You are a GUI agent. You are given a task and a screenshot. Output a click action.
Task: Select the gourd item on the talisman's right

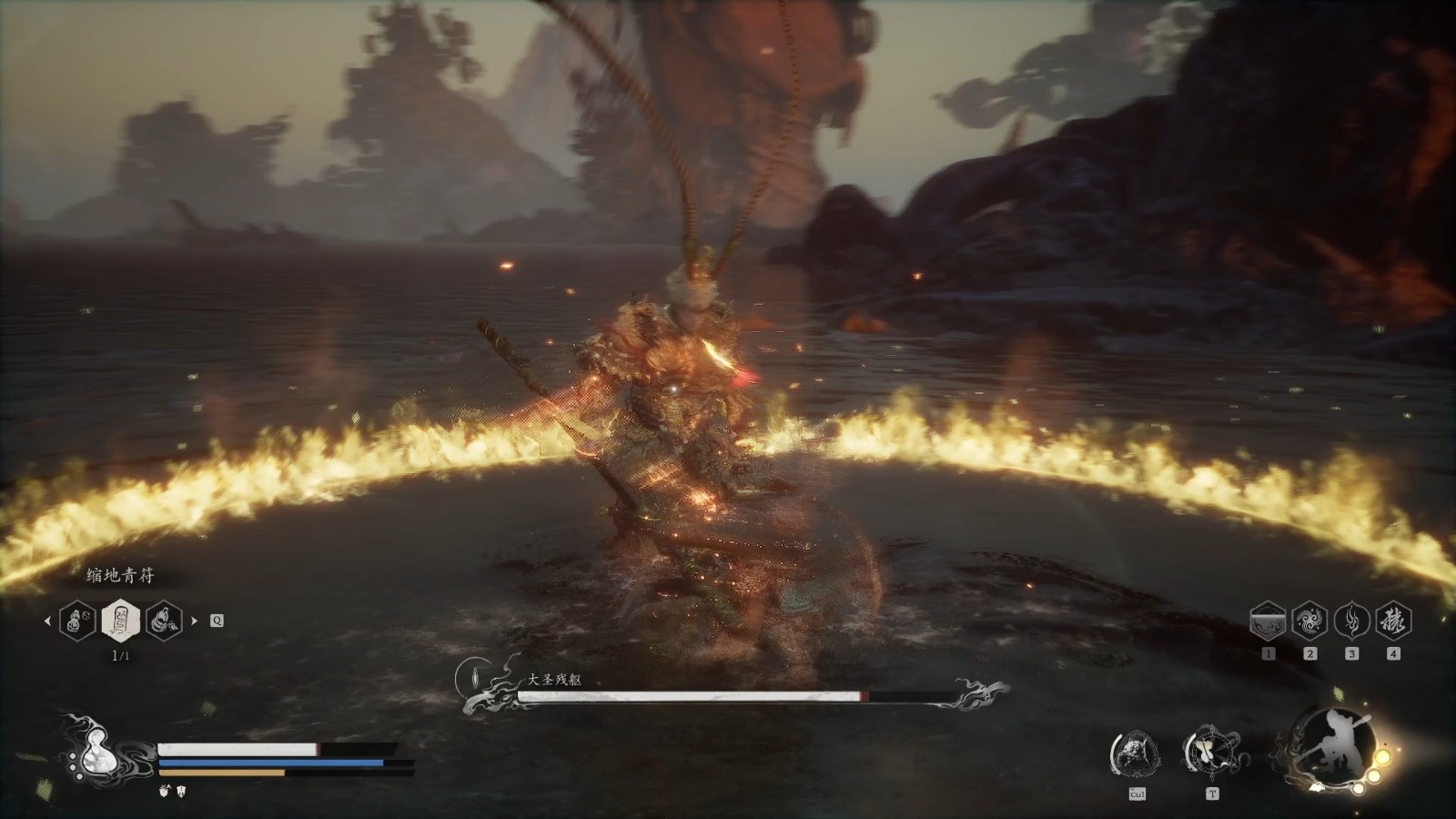pyautogui.click(x=164, y=622)
